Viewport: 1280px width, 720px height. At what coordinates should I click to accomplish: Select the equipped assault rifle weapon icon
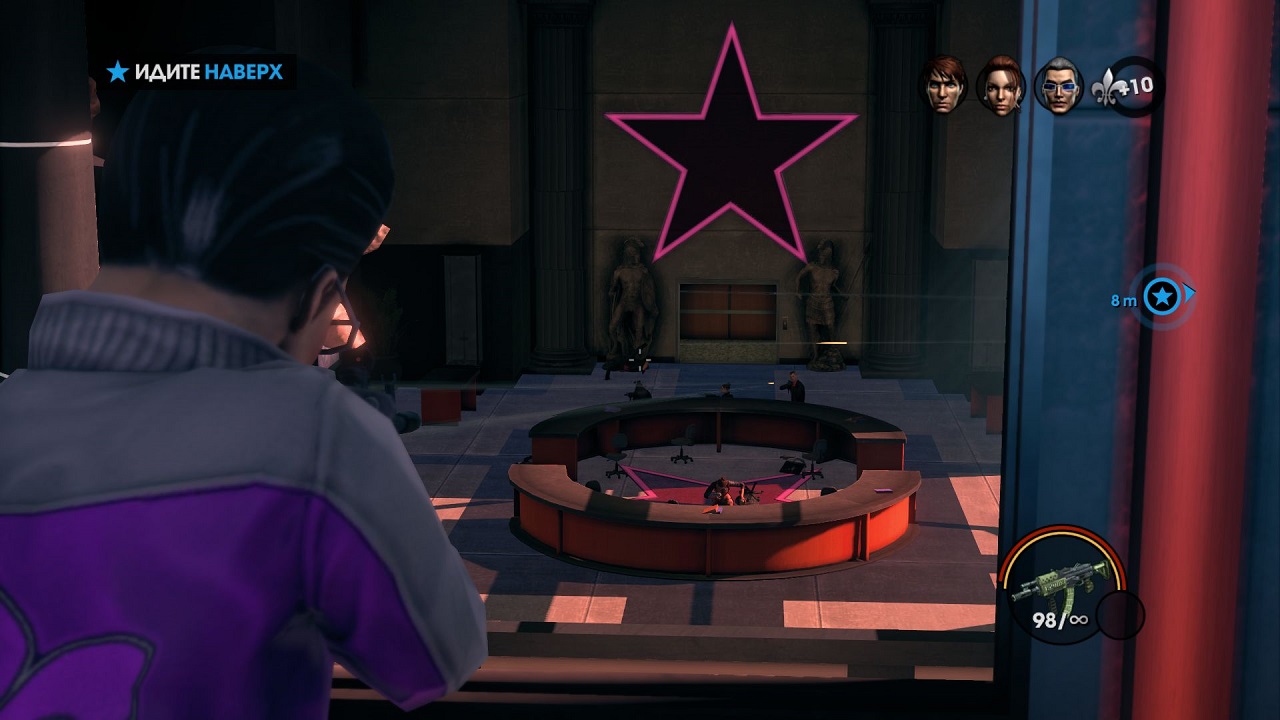1060,579
